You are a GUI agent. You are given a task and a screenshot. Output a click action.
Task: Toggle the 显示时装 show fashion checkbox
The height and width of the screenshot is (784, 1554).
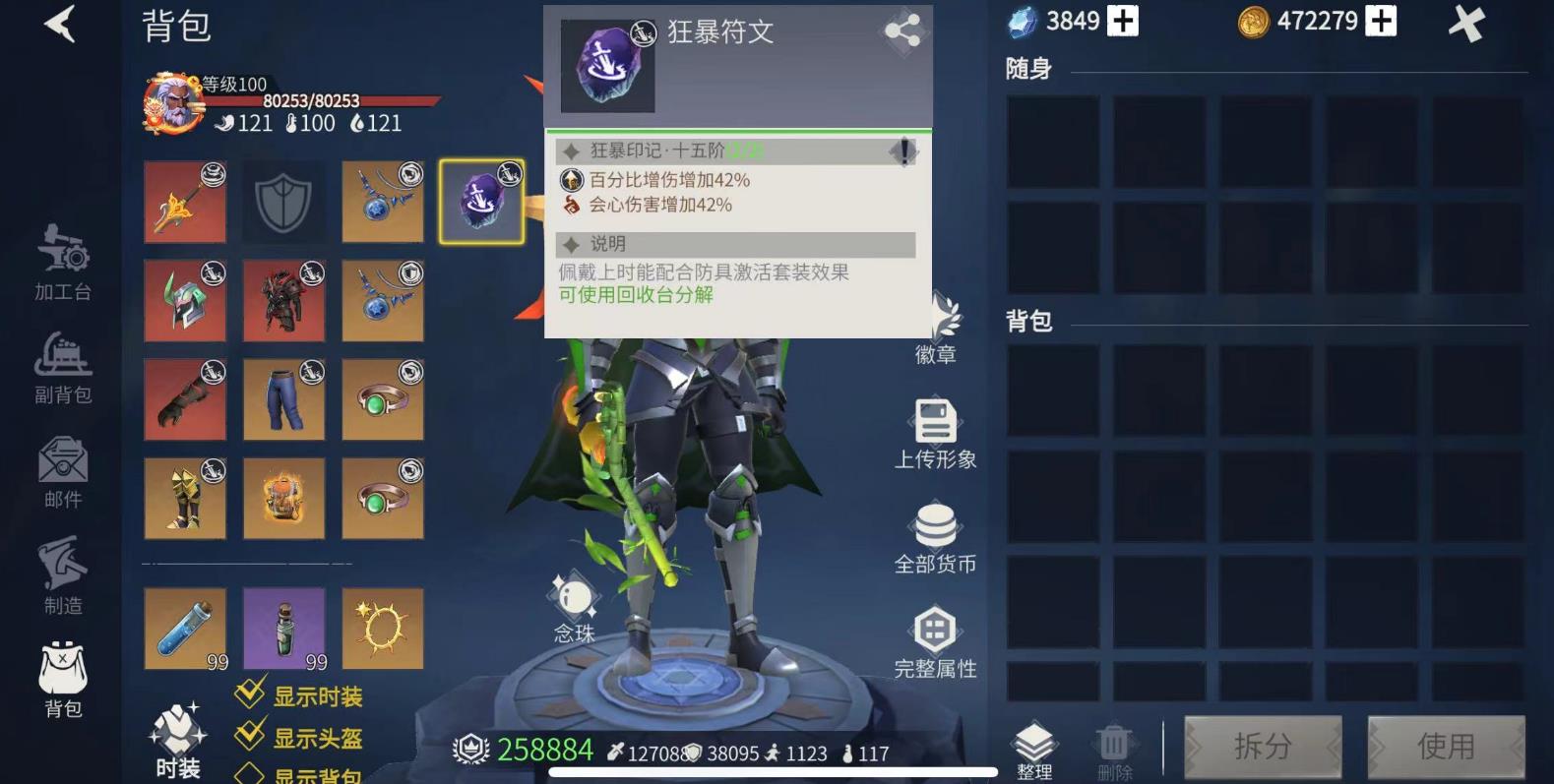249,694
